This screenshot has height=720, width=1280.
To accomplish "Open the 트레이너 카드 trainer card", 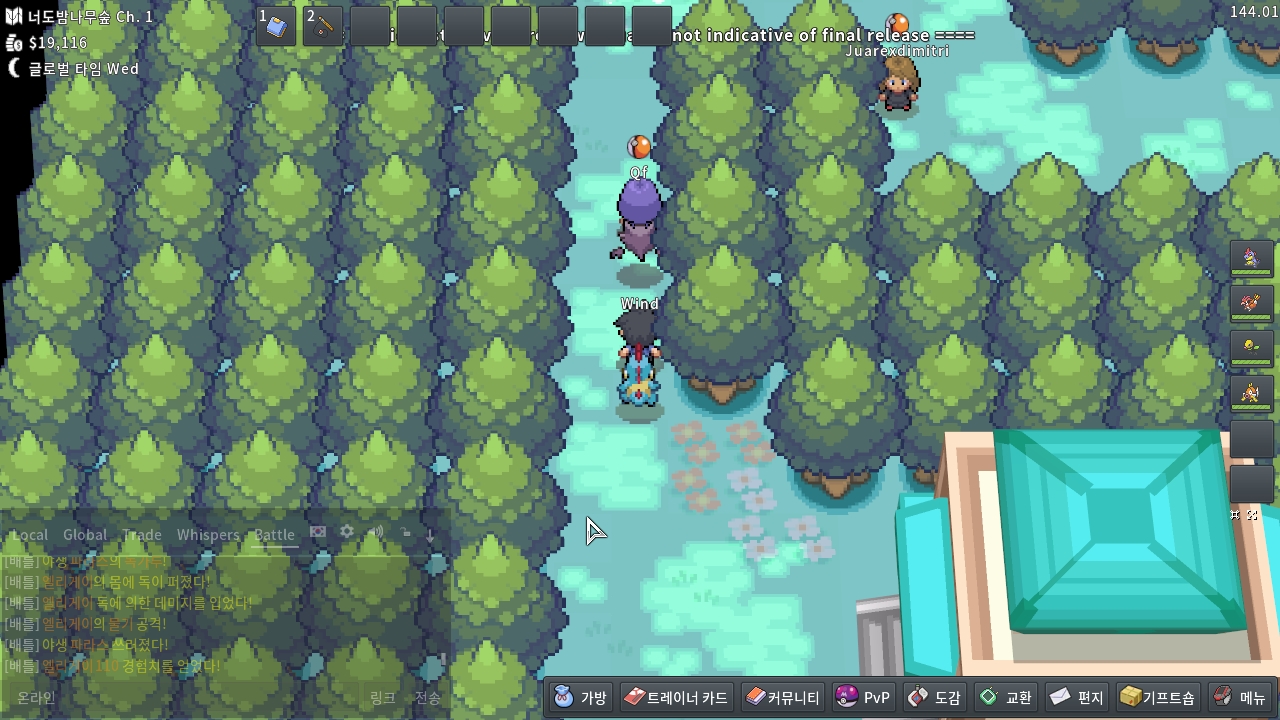I will click(676, 697).
